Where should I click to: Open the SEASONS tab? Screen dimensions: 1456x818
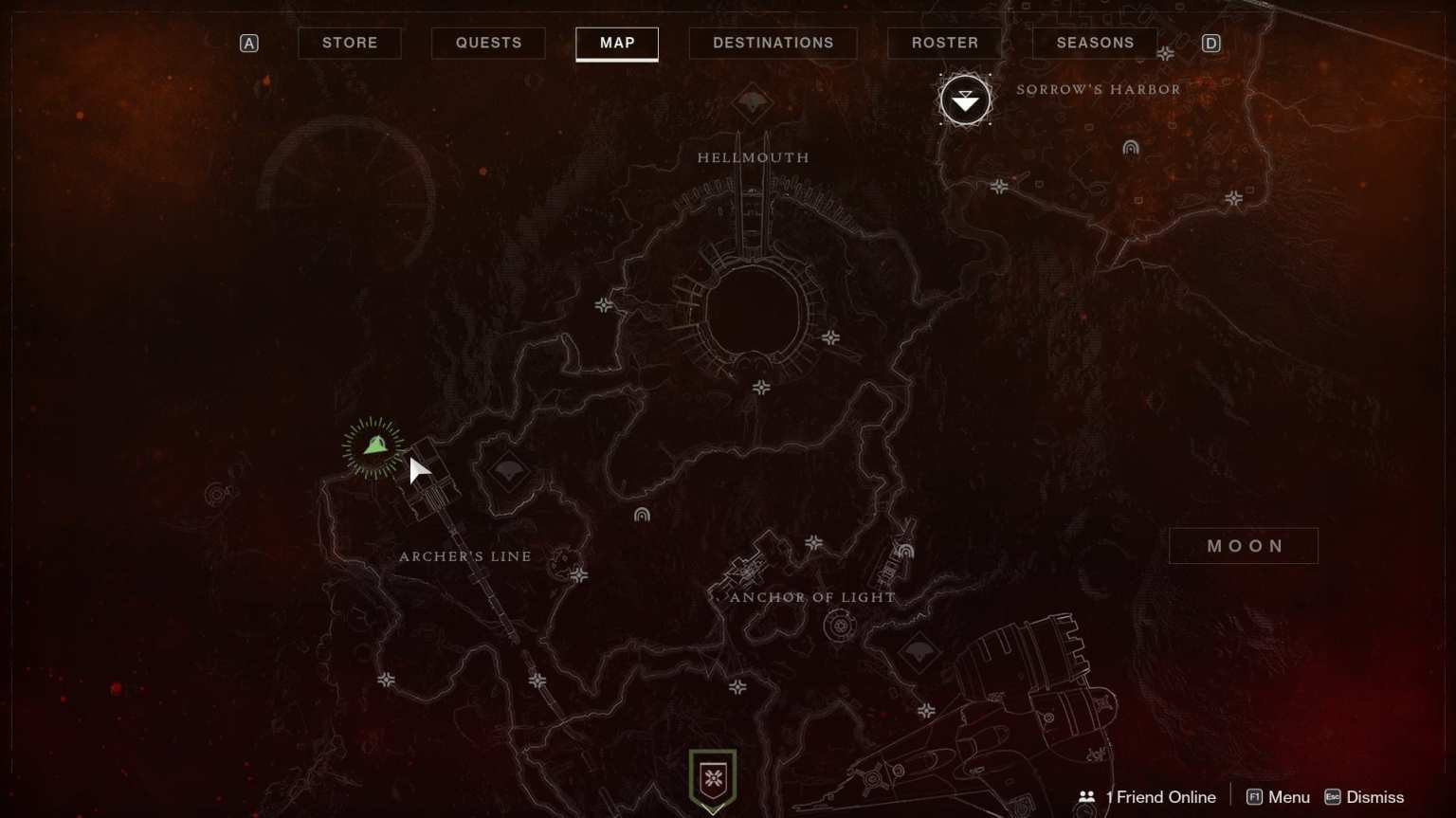pos(1095,43)
